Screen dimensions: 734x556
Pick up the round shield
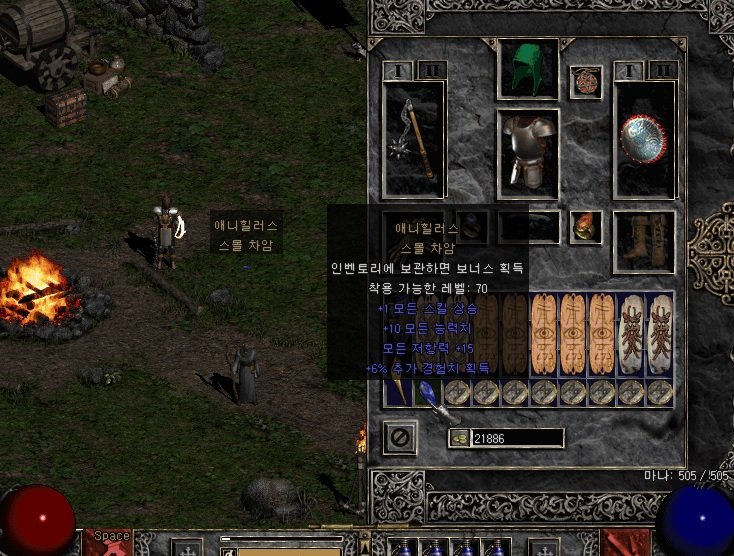pyautogui.click(x=644, y=140)
